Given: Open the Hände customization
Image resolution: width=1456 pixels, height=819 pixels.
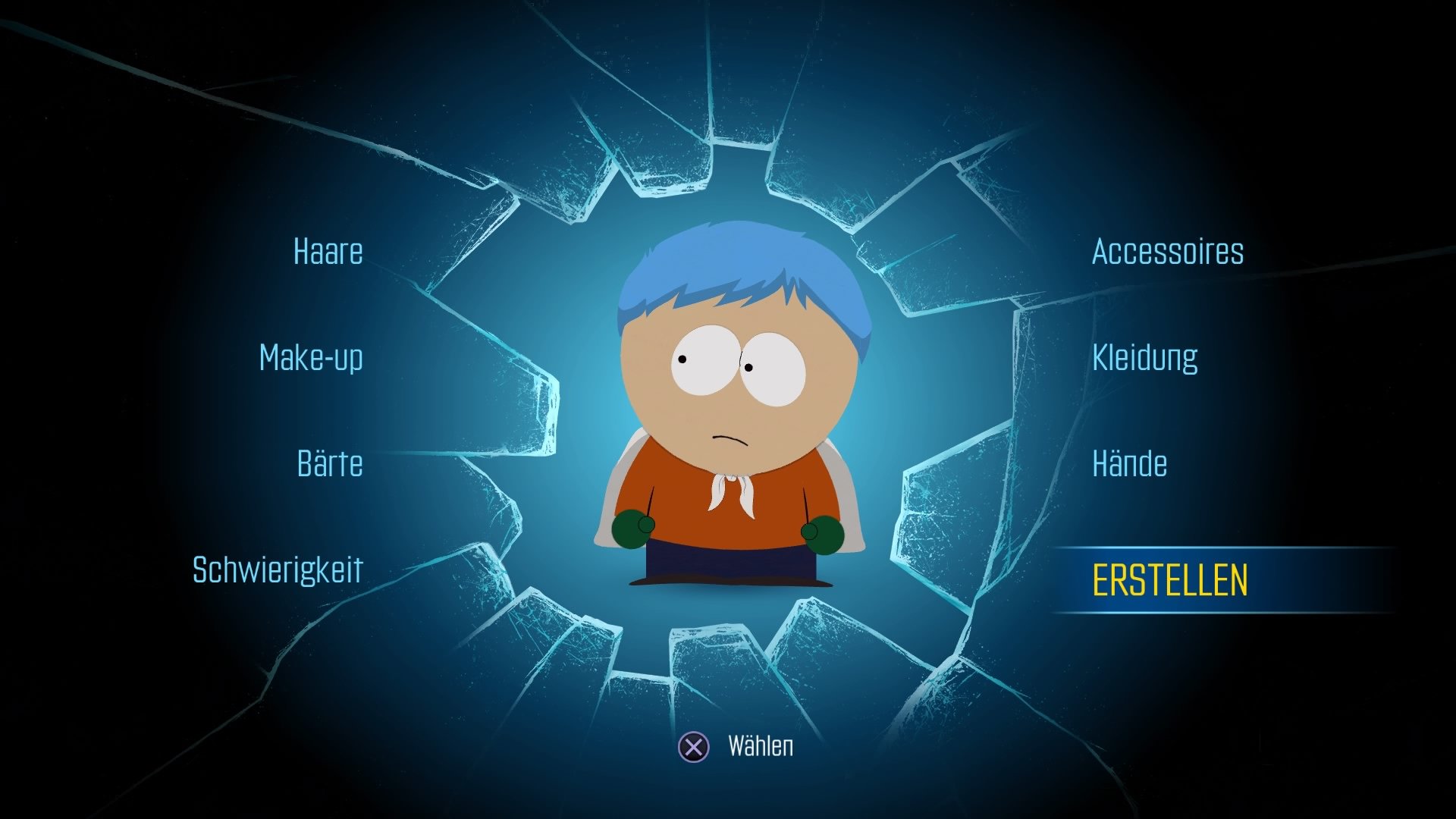Looking at the screenshot, I should click(x=1129, y=463).
